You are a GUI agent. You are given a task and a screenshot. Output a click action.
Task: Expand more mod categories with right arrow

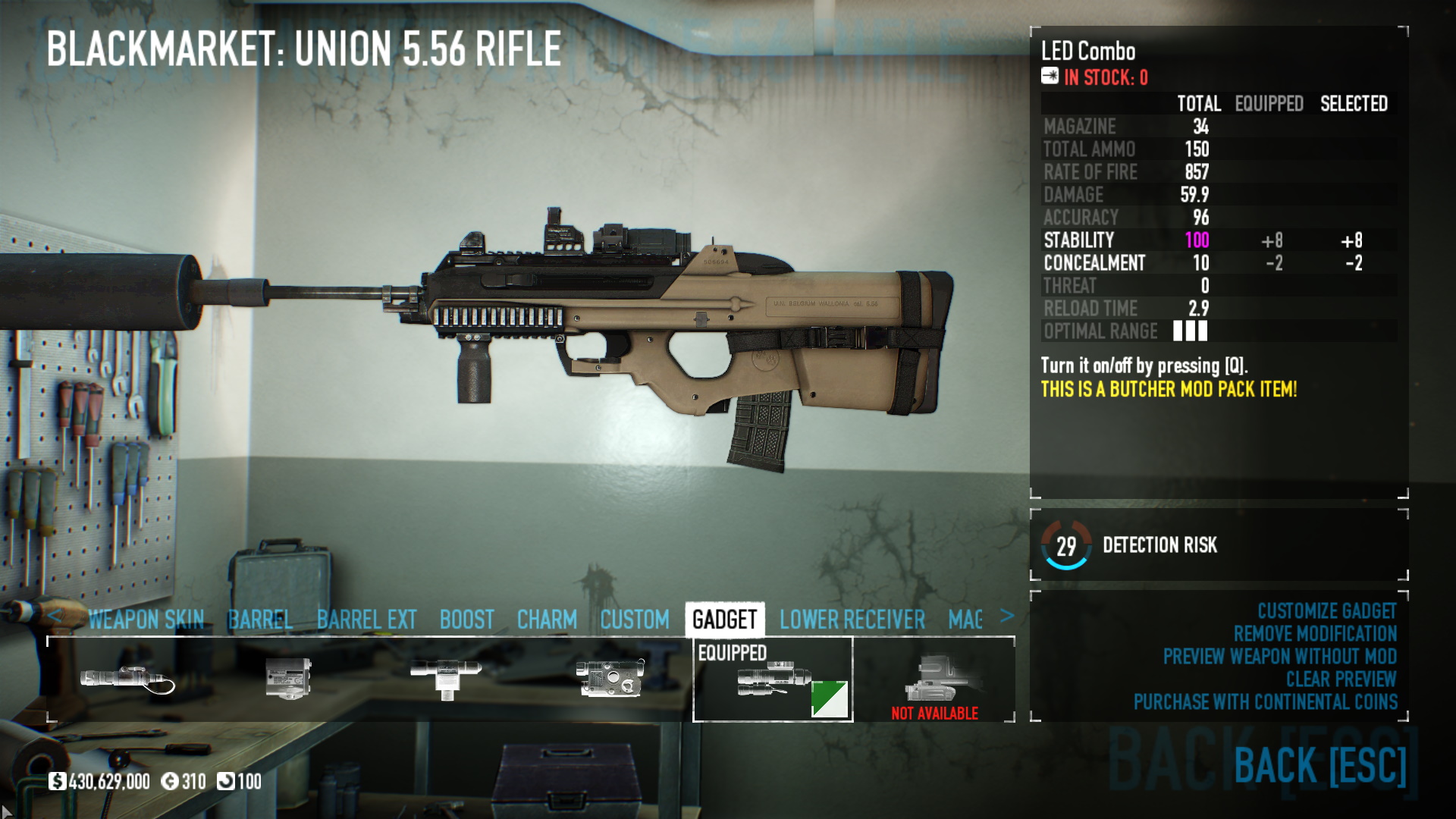click(1009, 617)
